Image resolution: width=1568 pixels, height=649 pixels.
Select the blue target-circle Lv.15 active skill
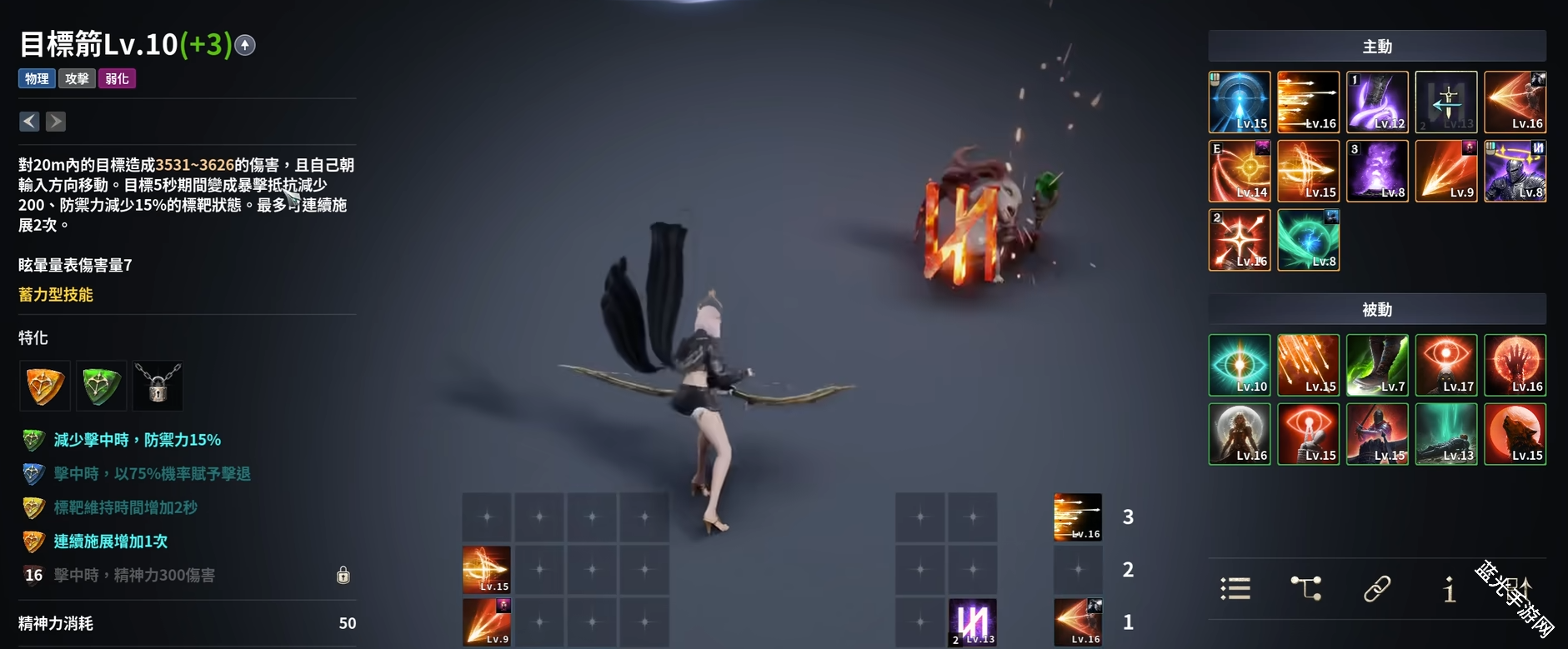(1240, 102)
